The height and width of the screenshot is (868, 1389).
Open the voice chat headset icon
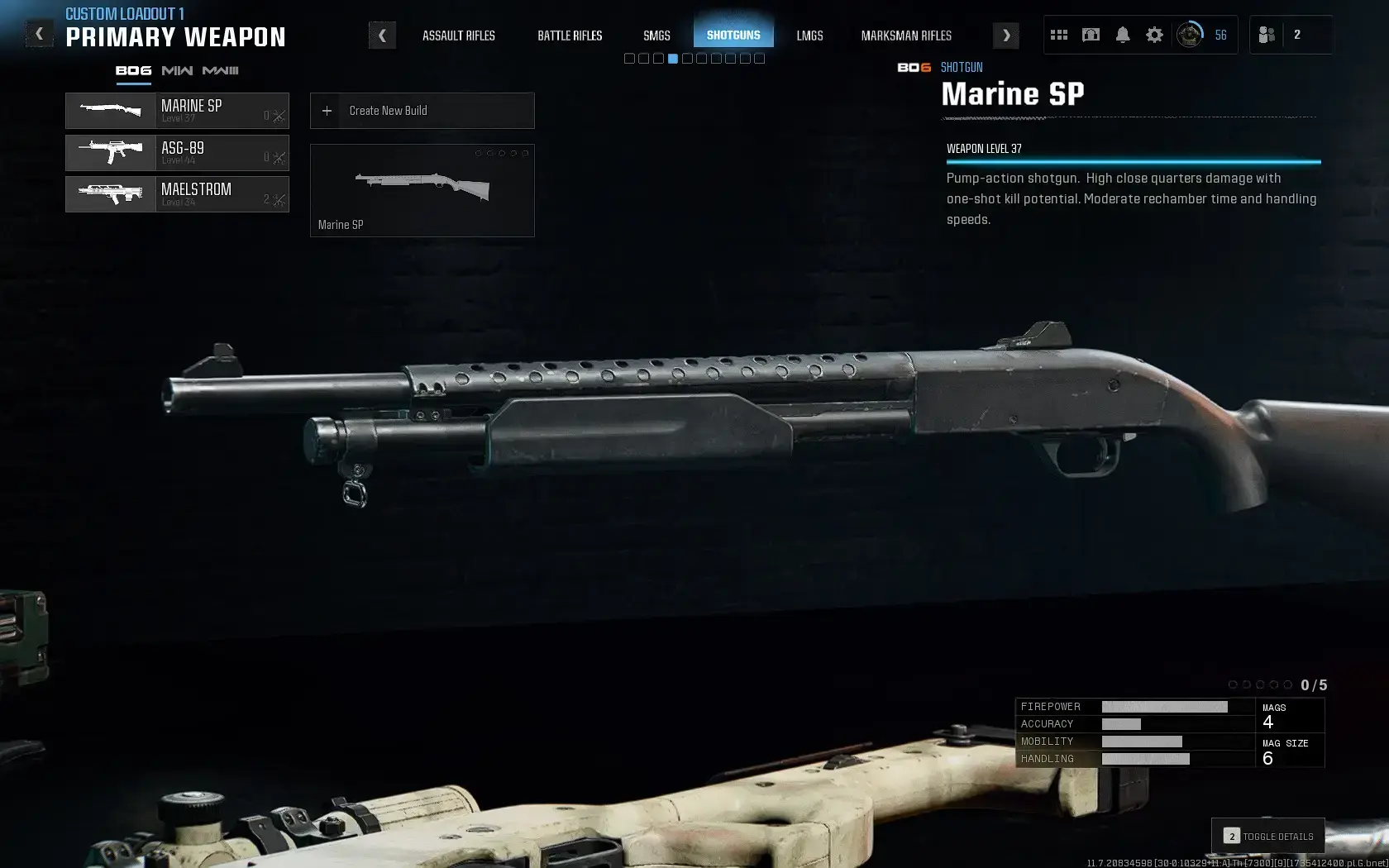(x=1091, y=35)
